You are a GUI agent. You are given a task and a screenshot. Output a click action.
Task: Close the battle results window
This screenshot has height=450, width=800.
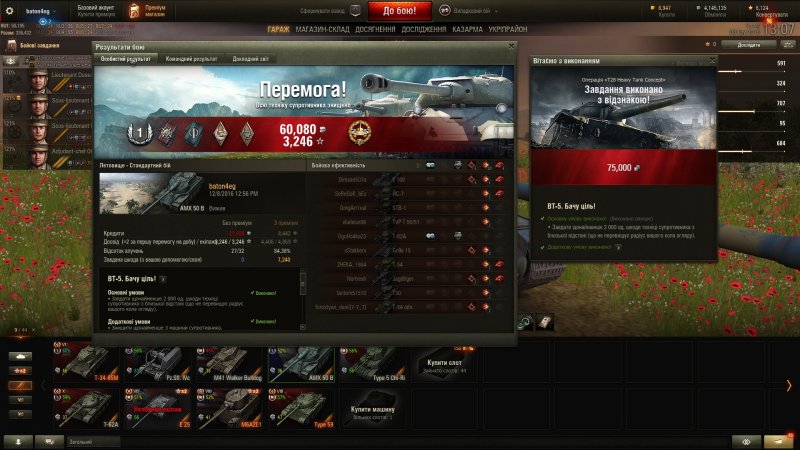pos(512,46)
